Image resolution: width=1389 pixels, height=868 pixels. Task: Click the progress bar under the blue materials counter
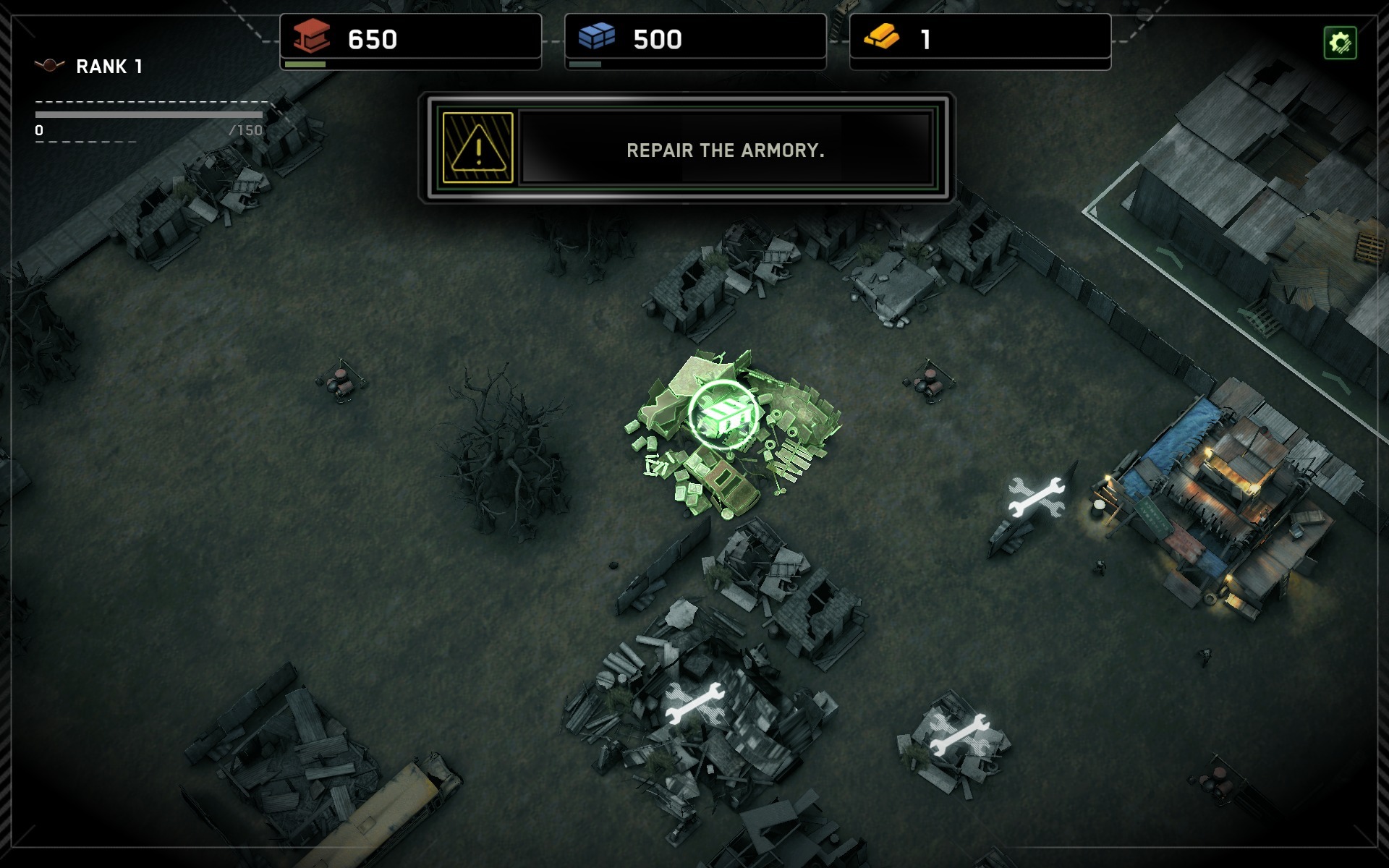point(585,65)
